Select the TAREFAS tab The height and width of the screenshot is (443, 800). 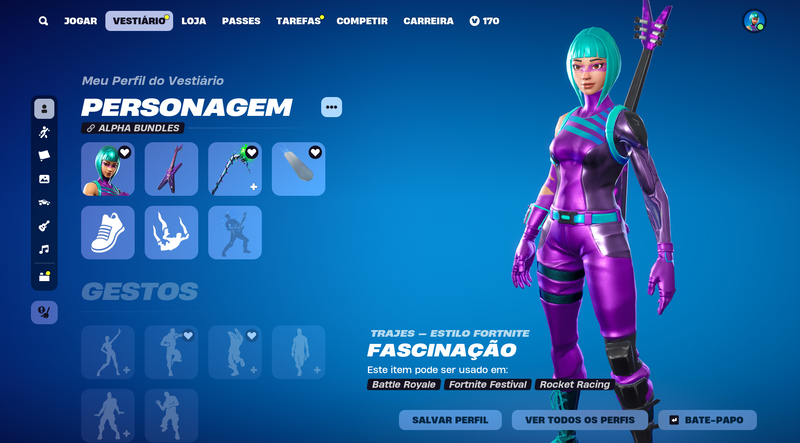298,21
